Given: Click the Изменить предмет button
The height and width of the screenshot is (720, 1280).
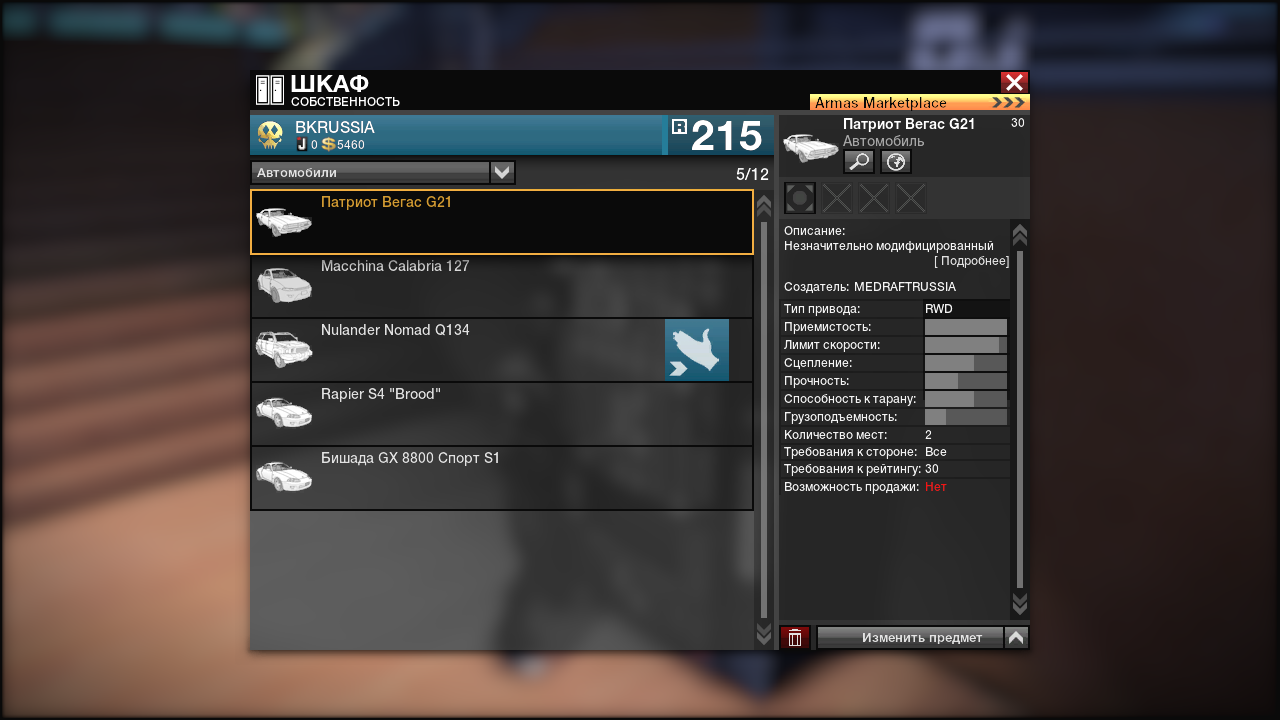Looking at the screenshot, I should [910, 638].
